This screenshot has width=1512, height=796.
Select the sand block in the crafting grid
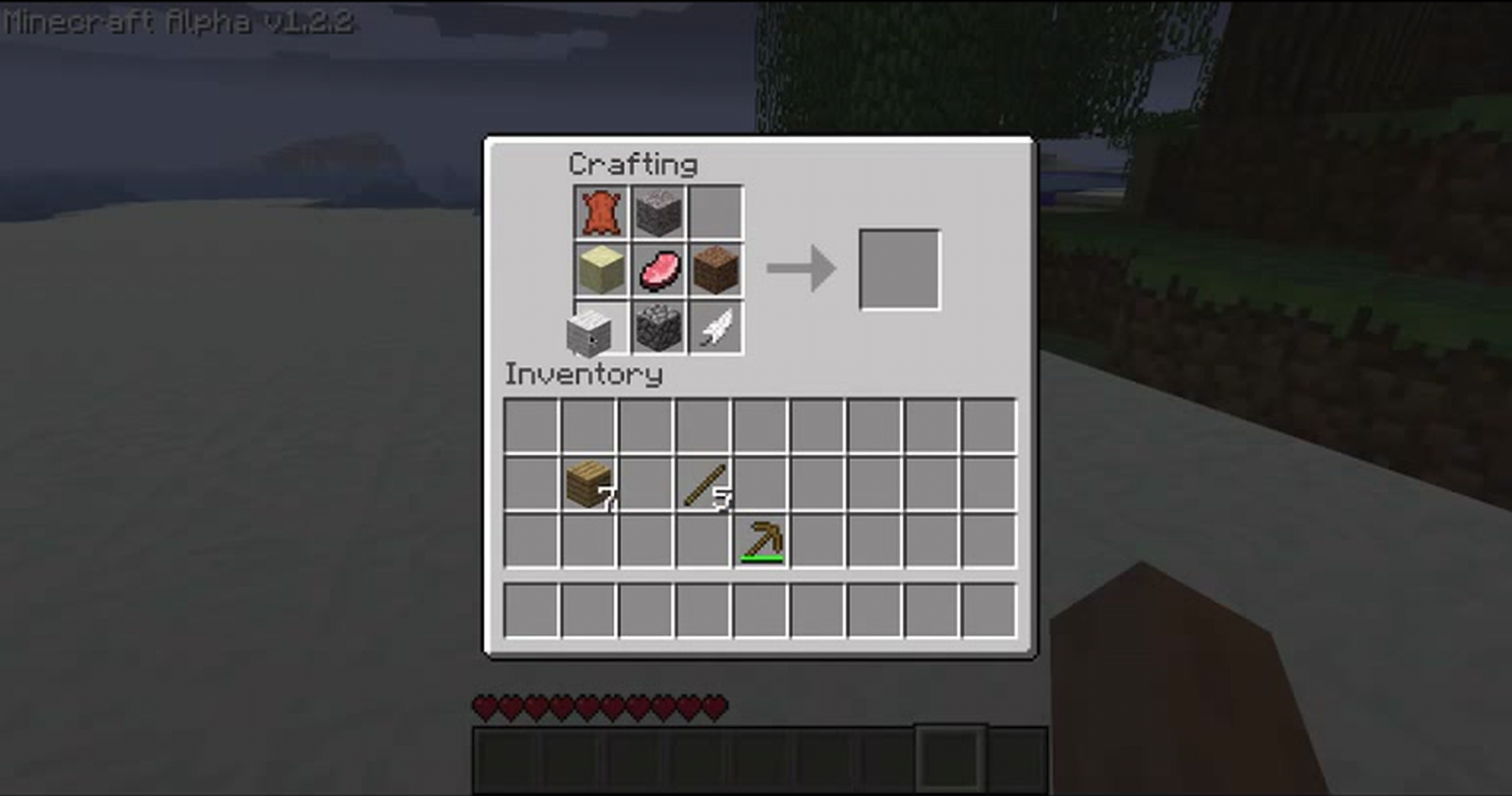(x=600, y=270)
